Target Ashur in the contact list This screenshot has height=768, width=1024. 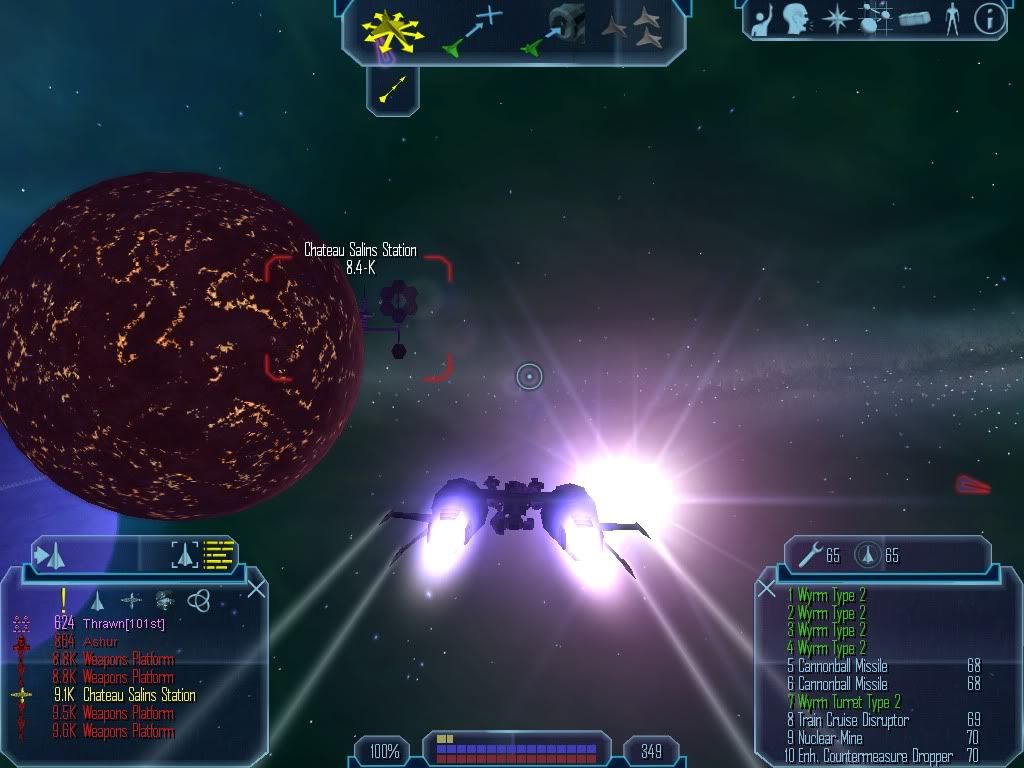tap(100, 641)
